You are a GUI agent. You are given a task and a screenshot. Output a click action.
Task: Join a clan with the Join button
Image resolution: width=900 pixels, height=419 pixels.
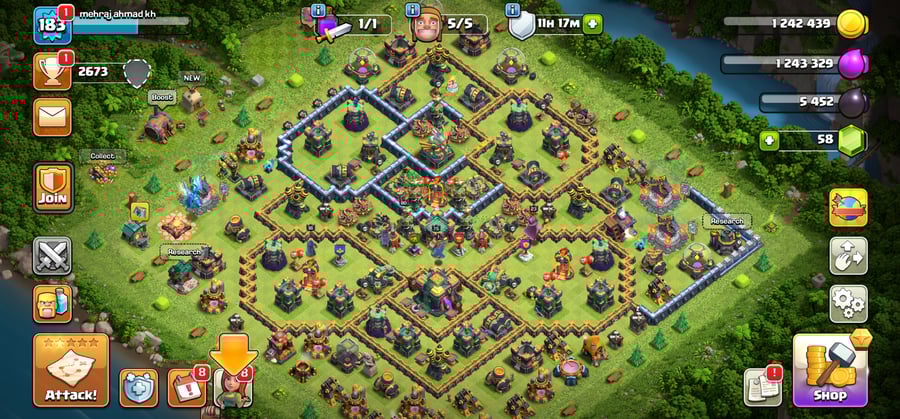point(52,188)
